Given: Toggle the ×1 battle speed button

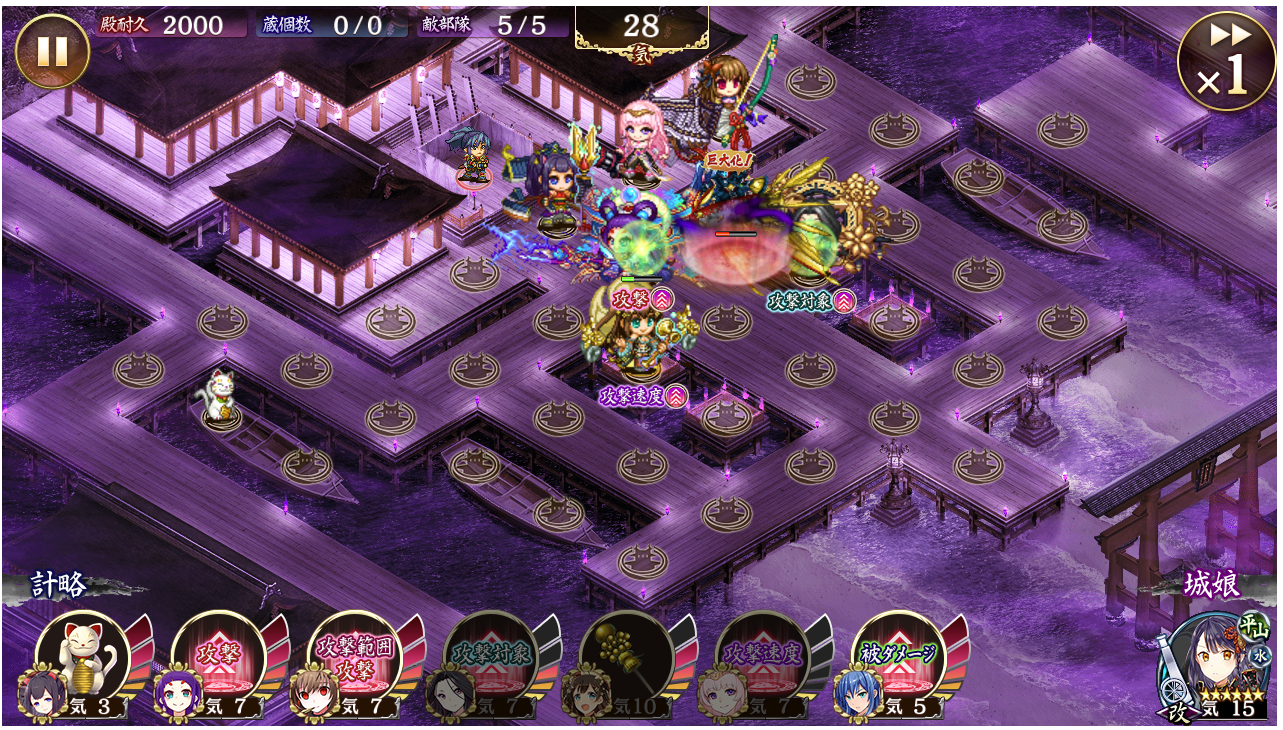Looking at the screenshot, I should tap(1227, 62).
